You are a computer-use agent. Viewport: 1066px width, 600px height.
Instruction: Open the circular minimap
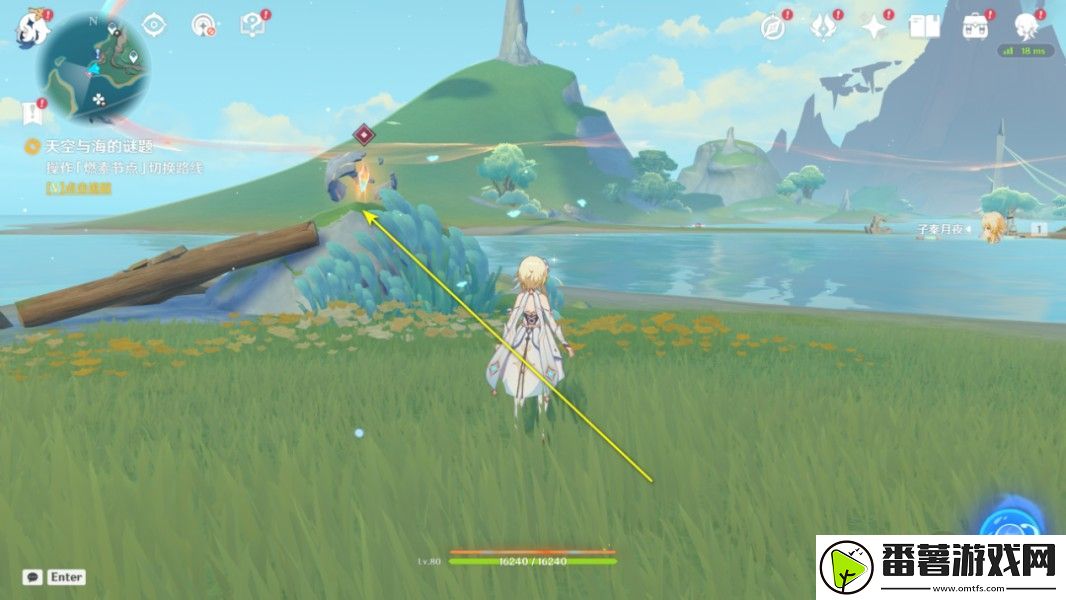coord(94,67)
